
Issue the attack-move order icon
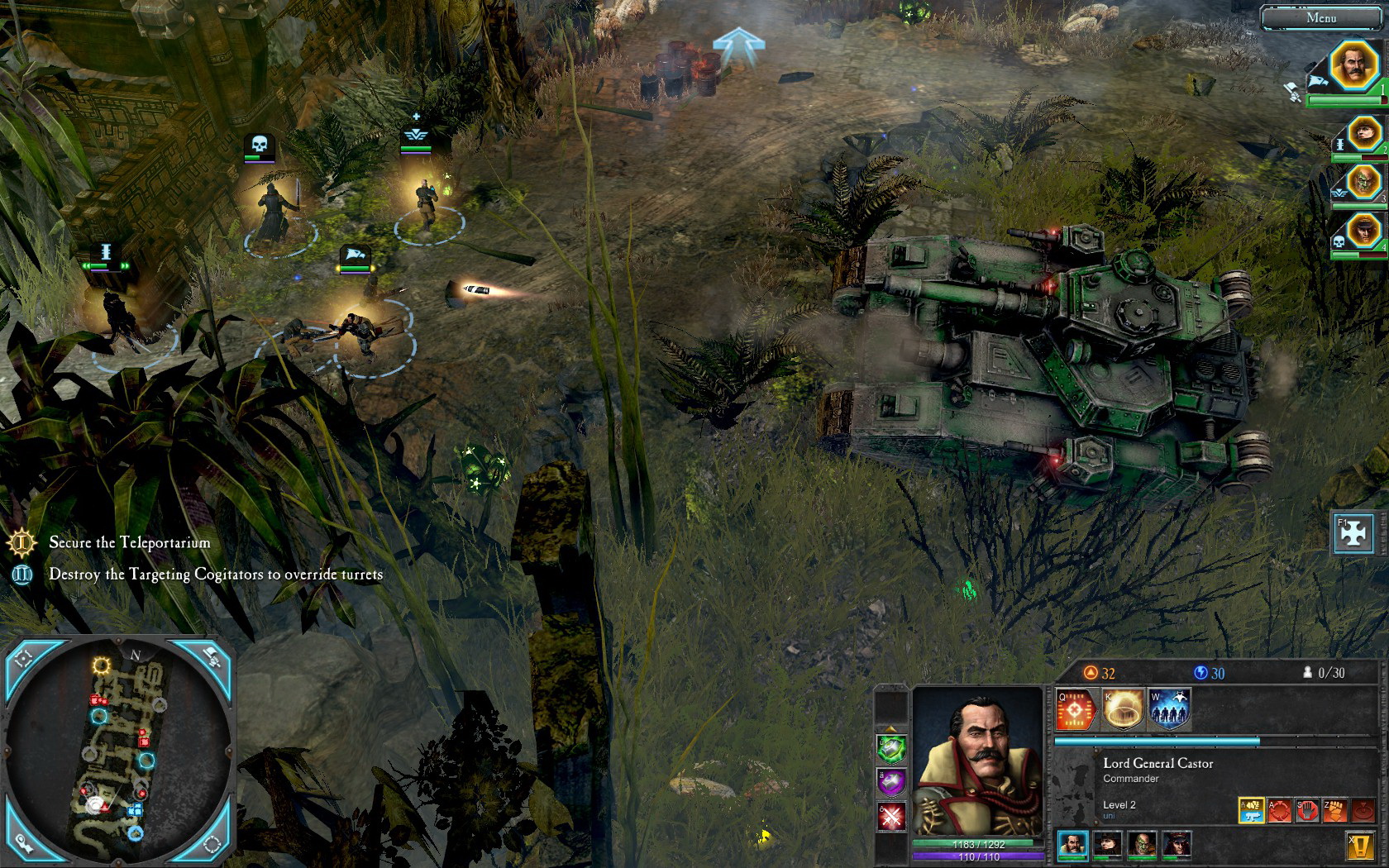[x=1279, y=810]
